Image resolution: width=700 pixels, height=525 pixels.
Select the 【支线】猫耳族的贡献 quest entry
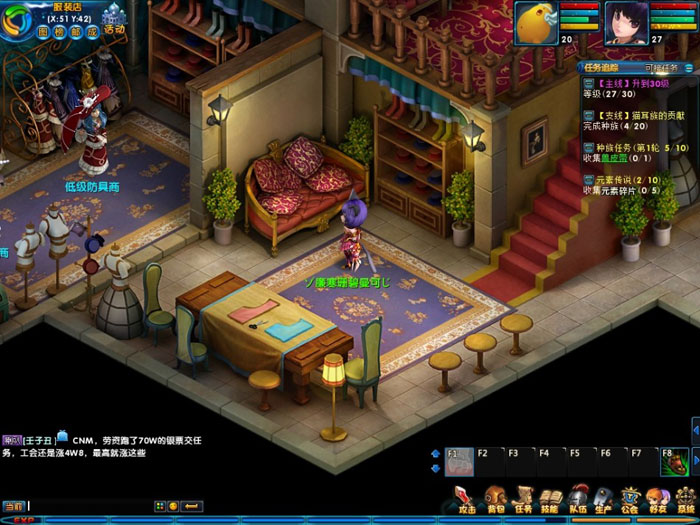(631, 116)
